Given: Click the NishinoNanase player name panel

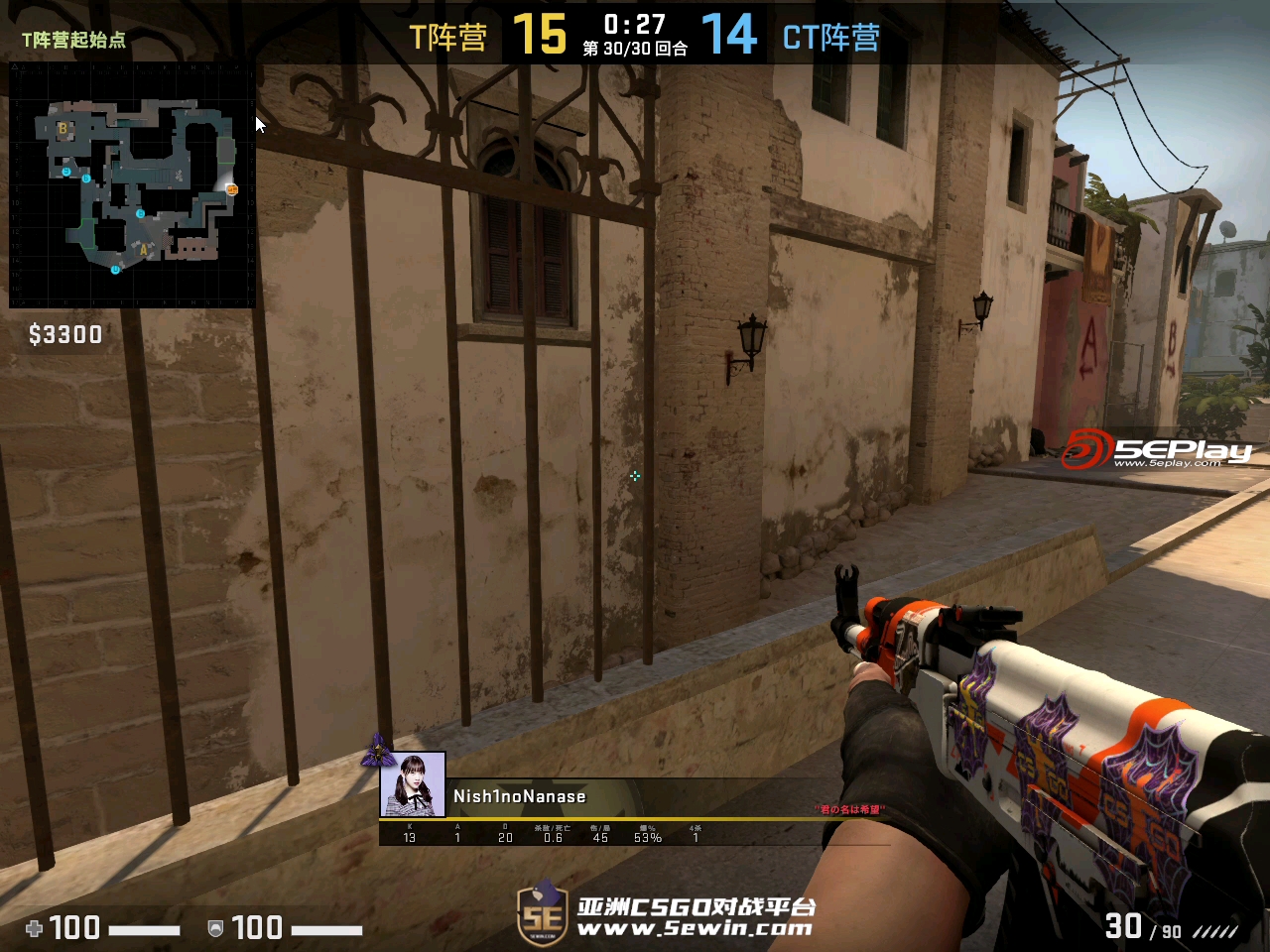Looking at the screenshot, I should click(x=520, y=796).
